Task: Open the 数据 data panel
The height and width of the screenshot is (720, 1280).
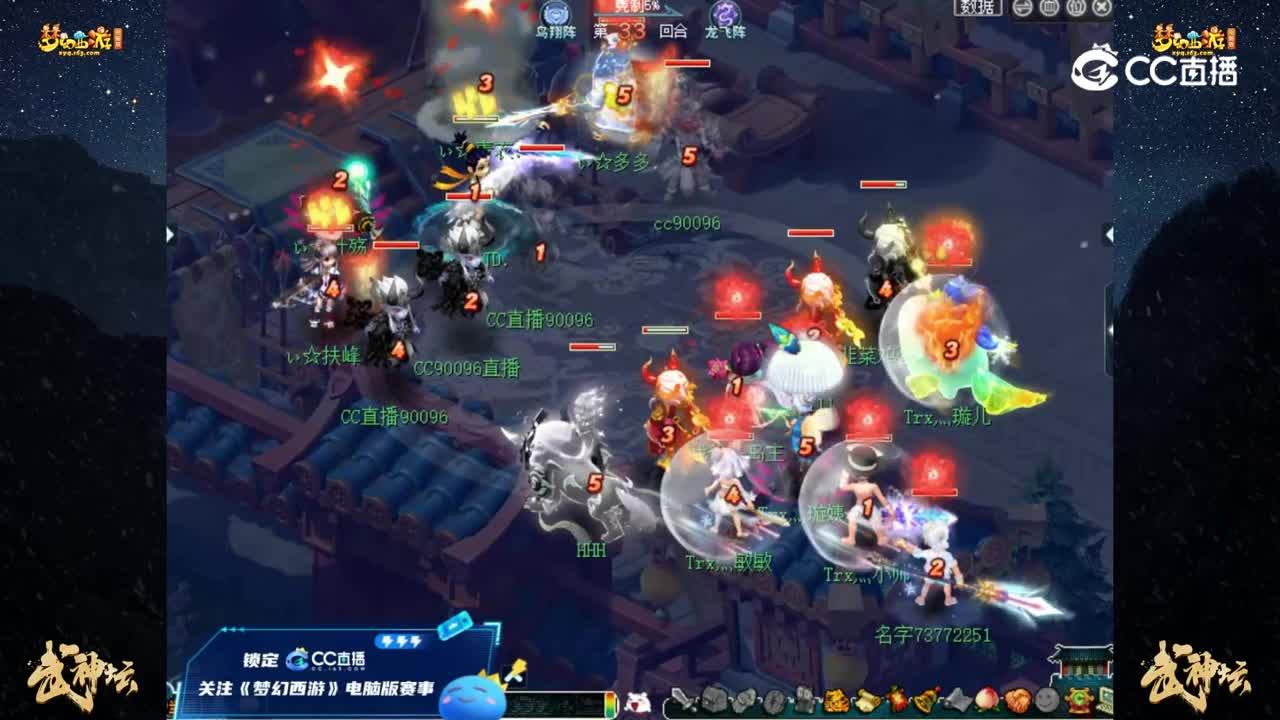Action: (x=977, y=8)
